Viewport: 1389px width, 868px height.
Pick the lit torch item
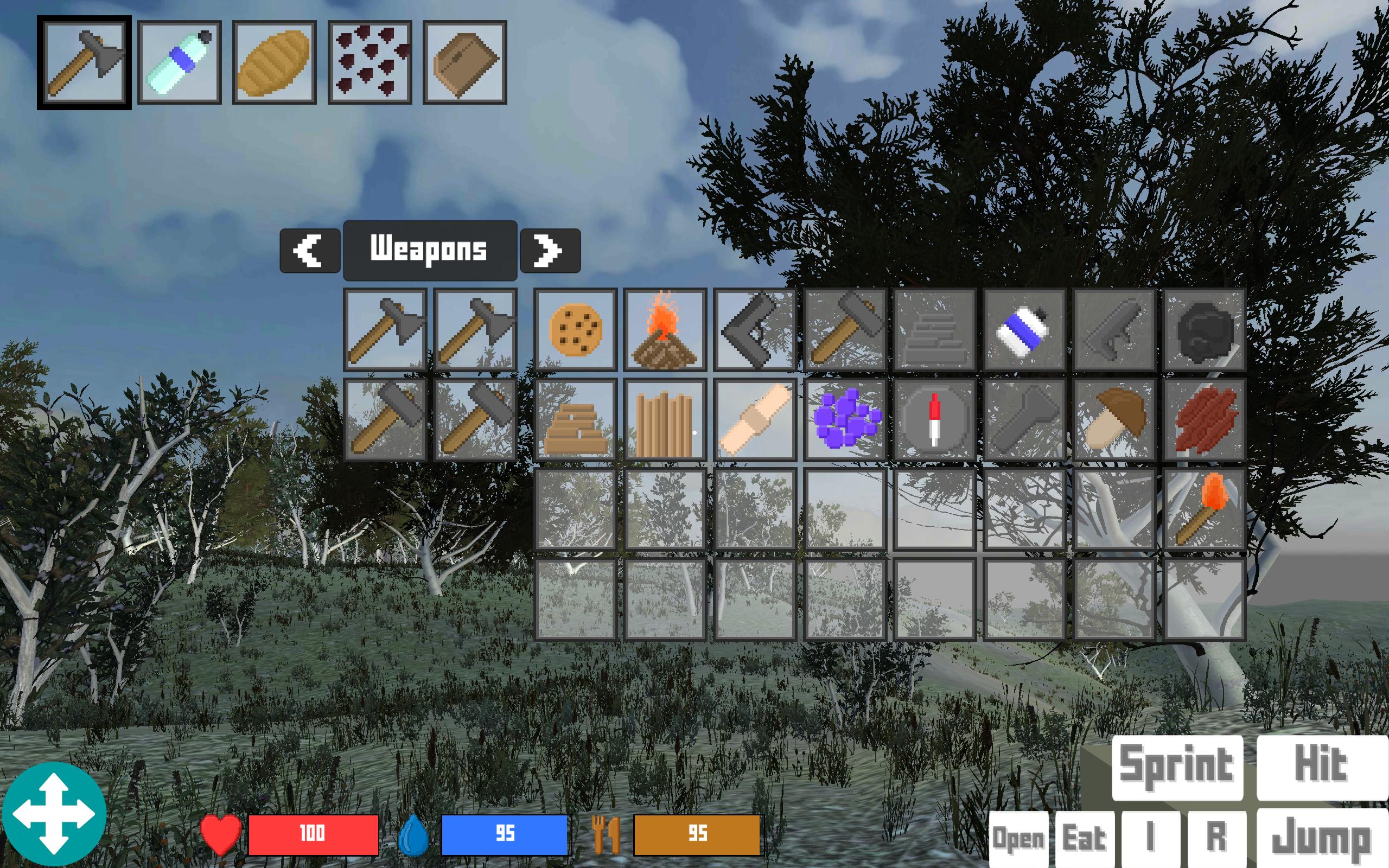(x=1203, y=509)
